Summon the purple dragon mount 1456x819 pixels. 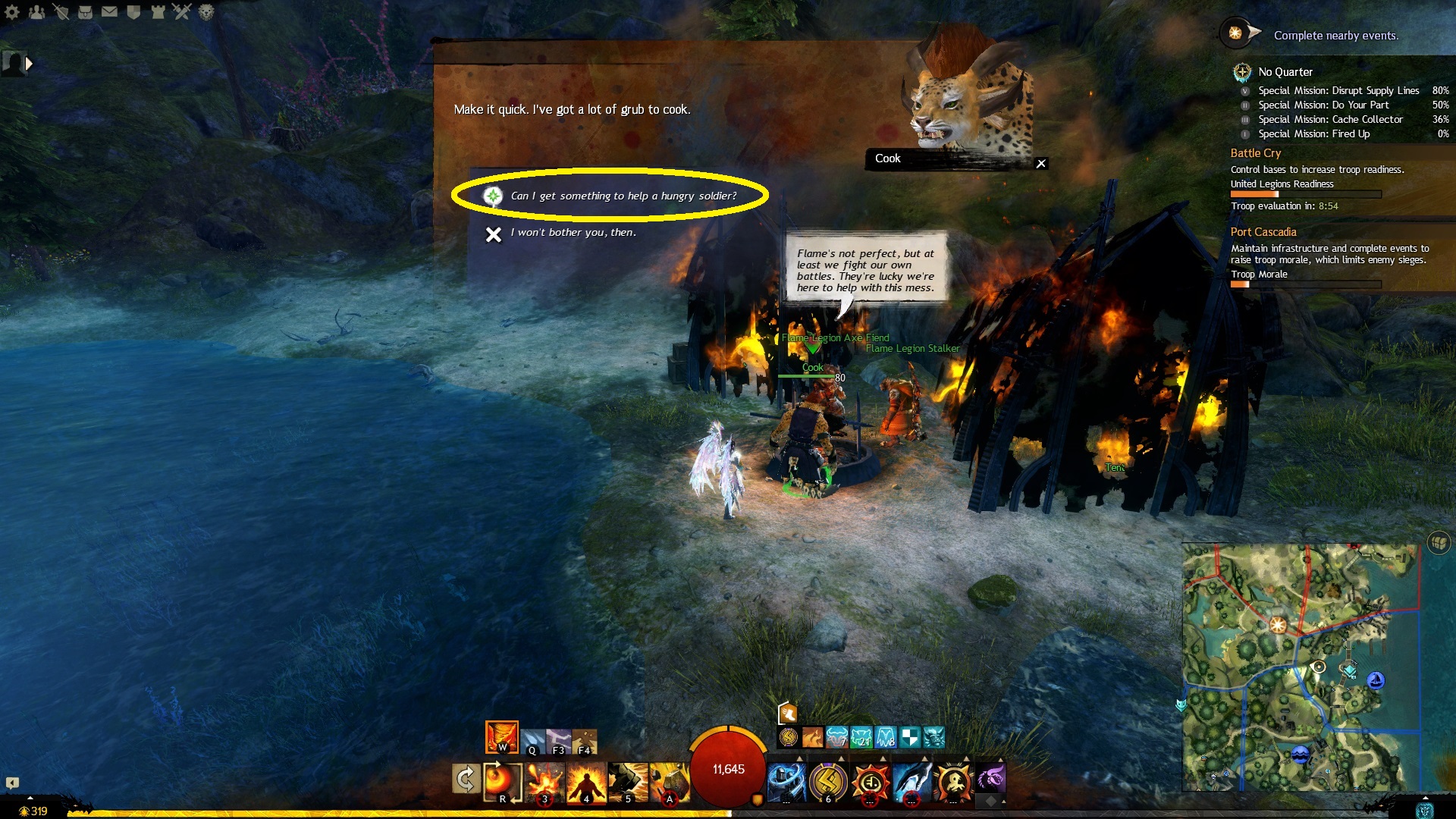point(990,778)
